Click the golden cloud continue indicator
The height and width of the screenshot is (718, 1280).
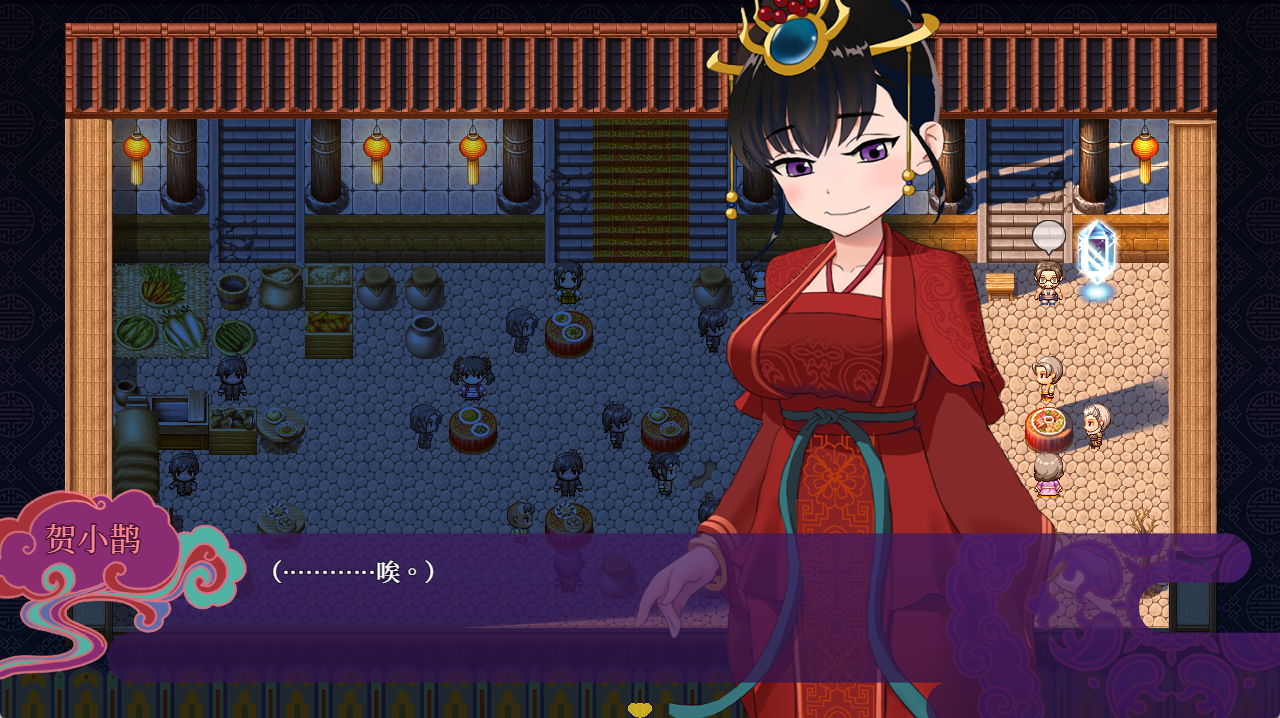[x=639, y=709]
